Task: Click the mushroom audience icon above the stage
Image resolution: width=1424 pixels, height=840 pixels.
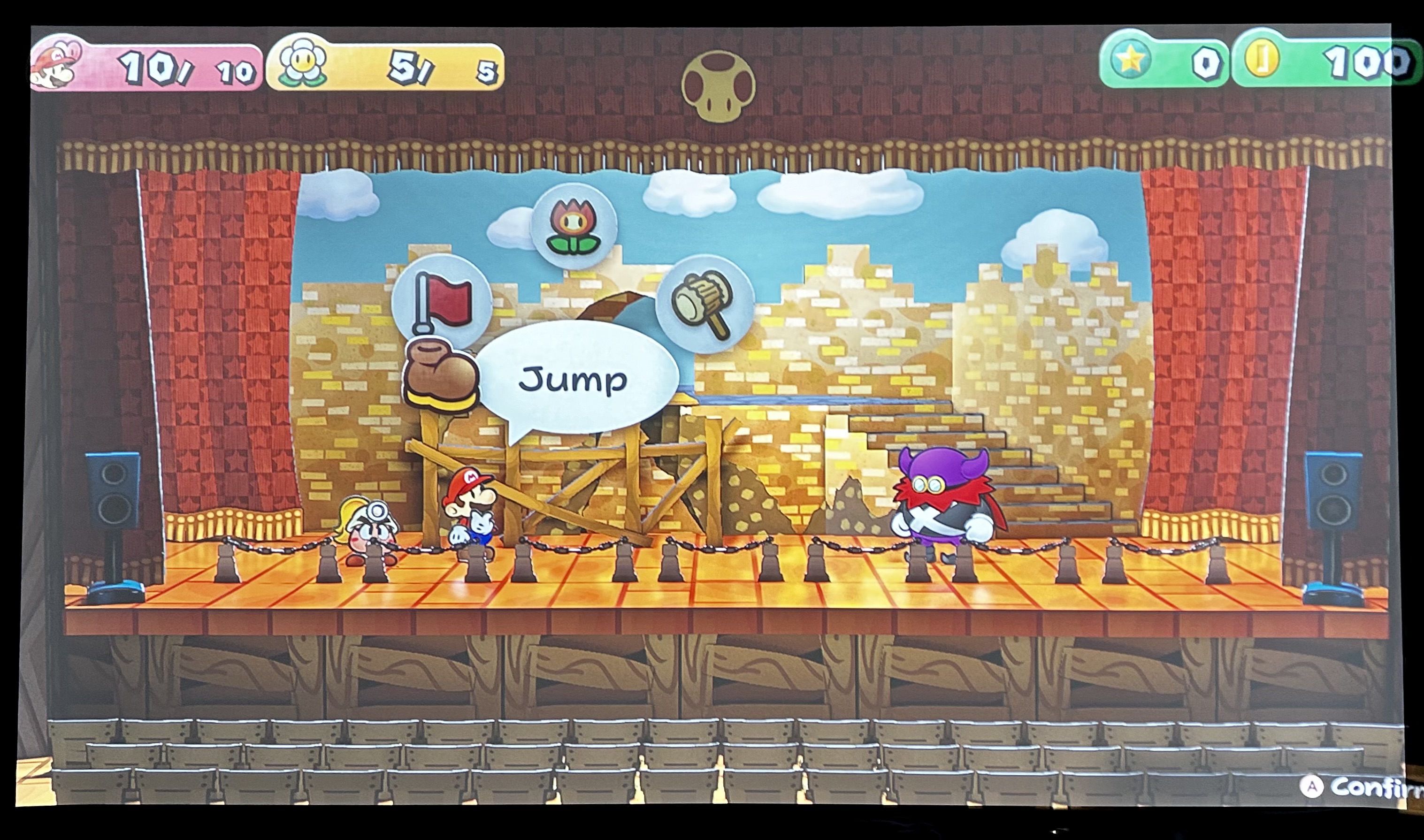Action: click(720, 85)
